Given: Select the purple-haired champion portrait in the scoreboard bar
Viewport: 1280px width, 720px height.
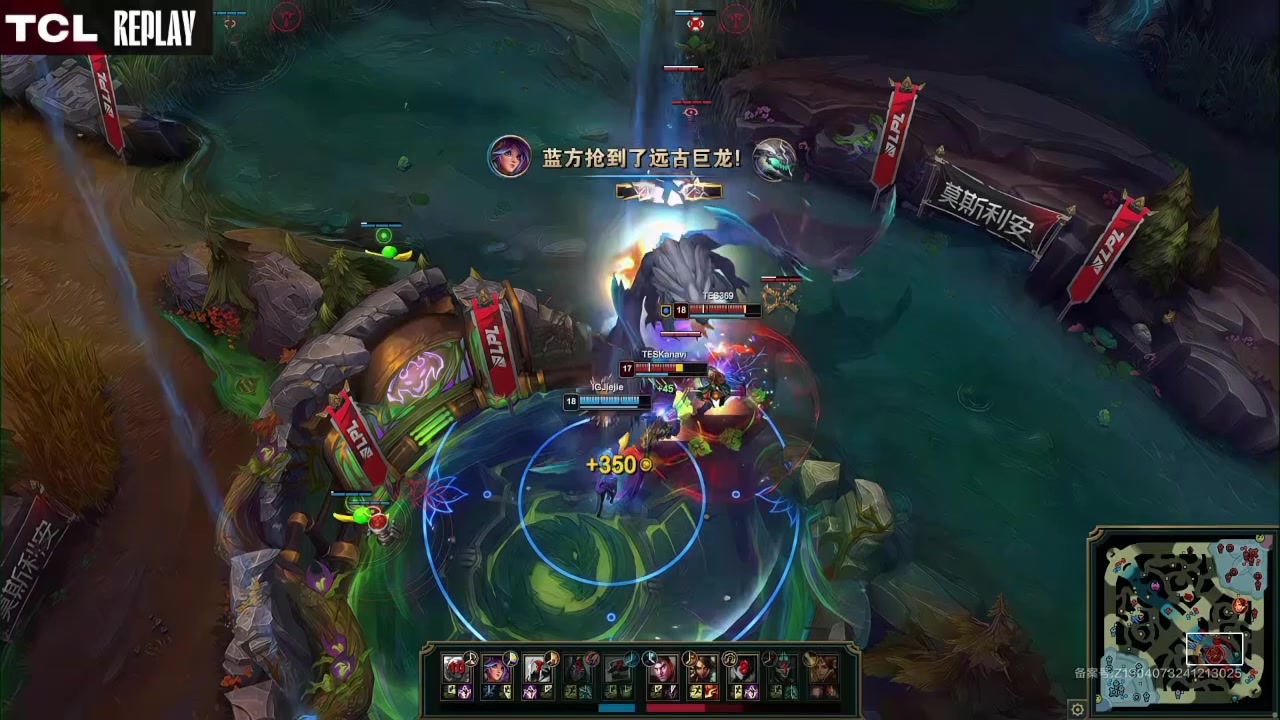Looking at the screenshot, I should click(x=495, y=669).
